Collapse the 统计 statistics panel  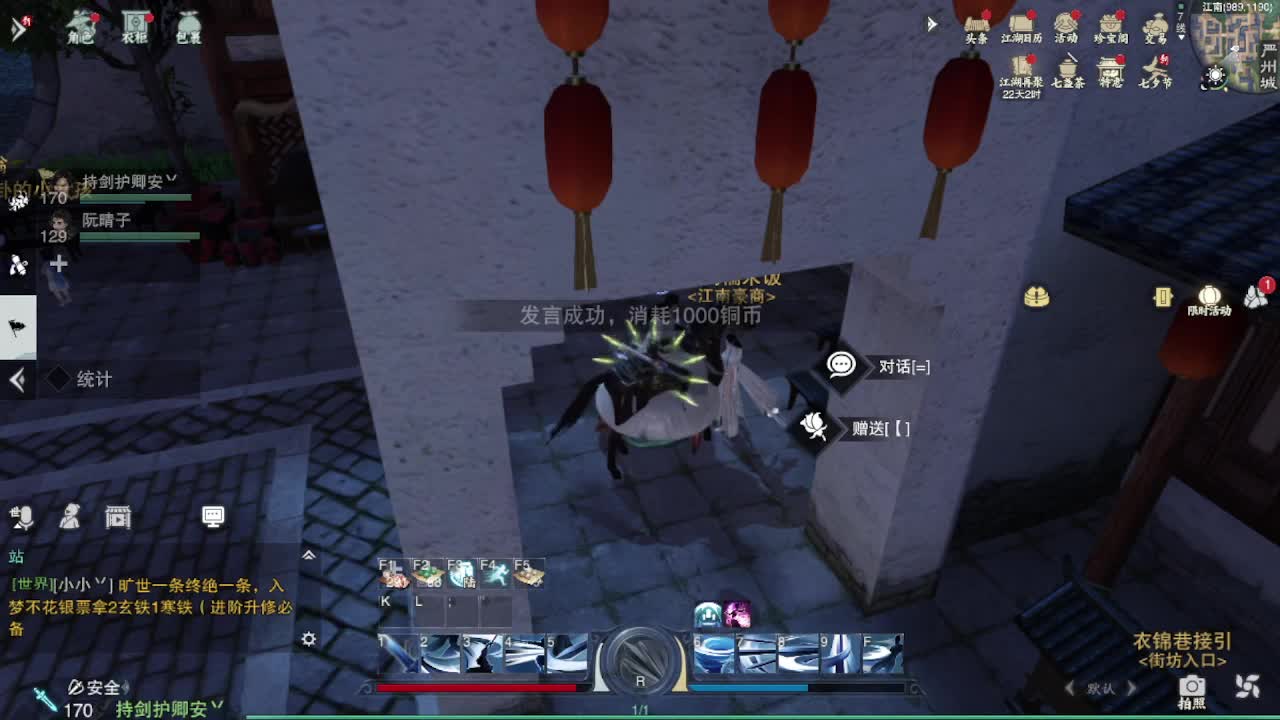pos(17,379)
